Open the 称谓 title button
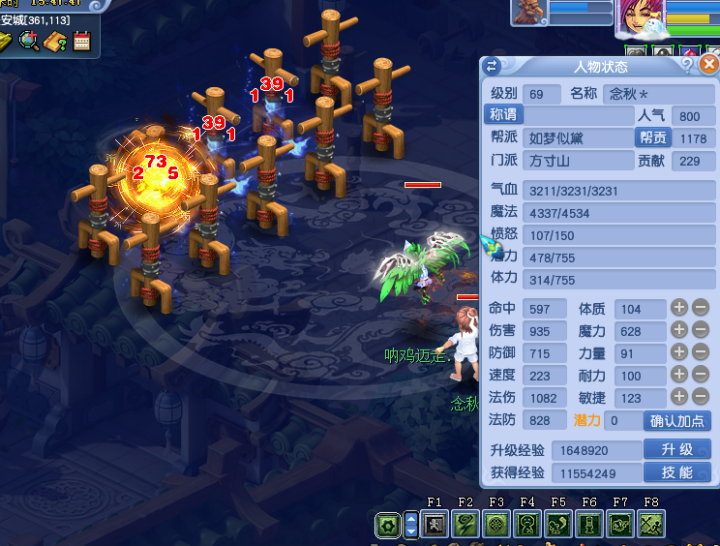Viewport: 720px width, 546px height. [x=504, y=115]
